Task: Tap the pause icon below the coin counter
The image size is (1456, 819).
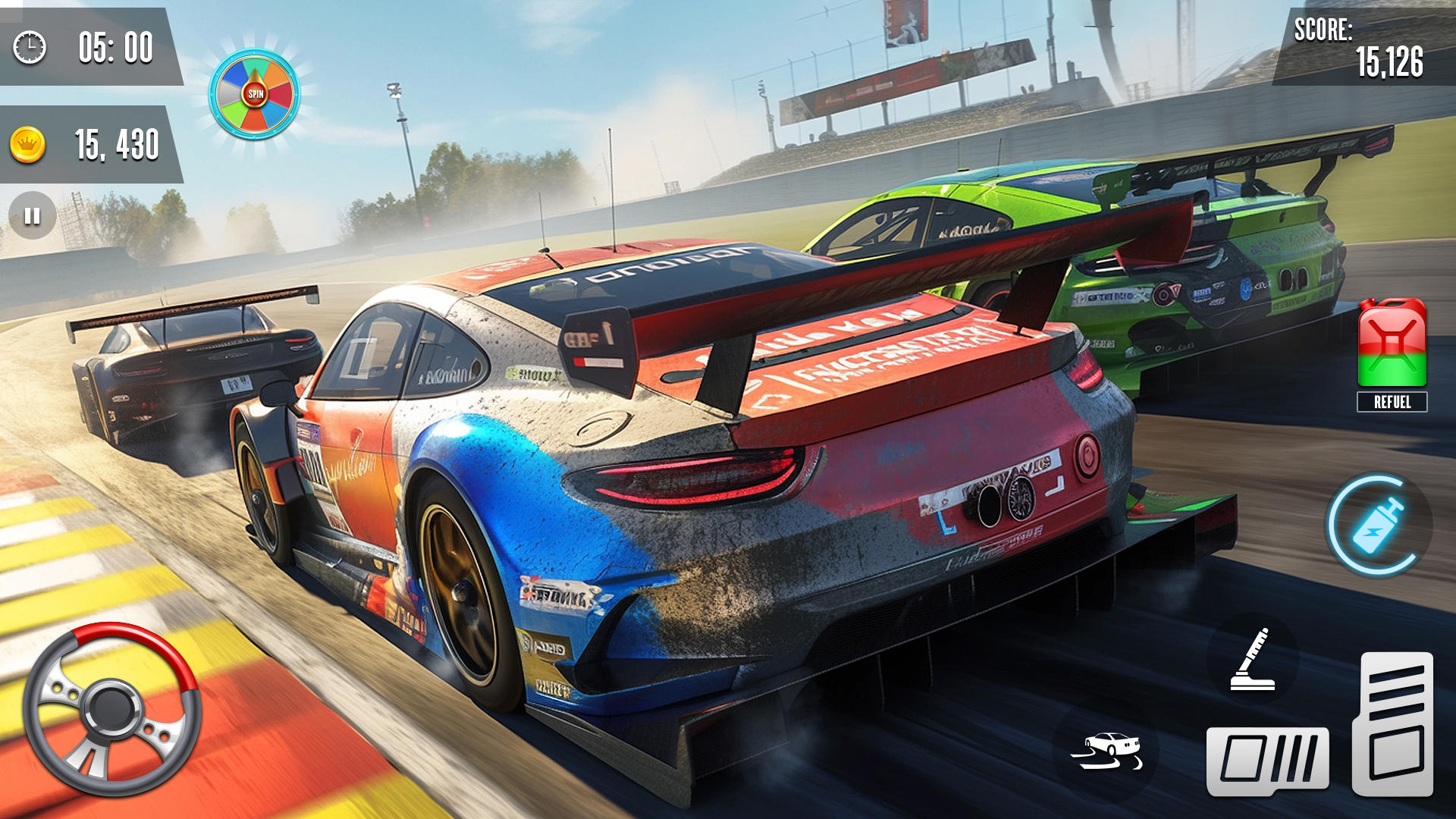Action: tap(30, 216)
